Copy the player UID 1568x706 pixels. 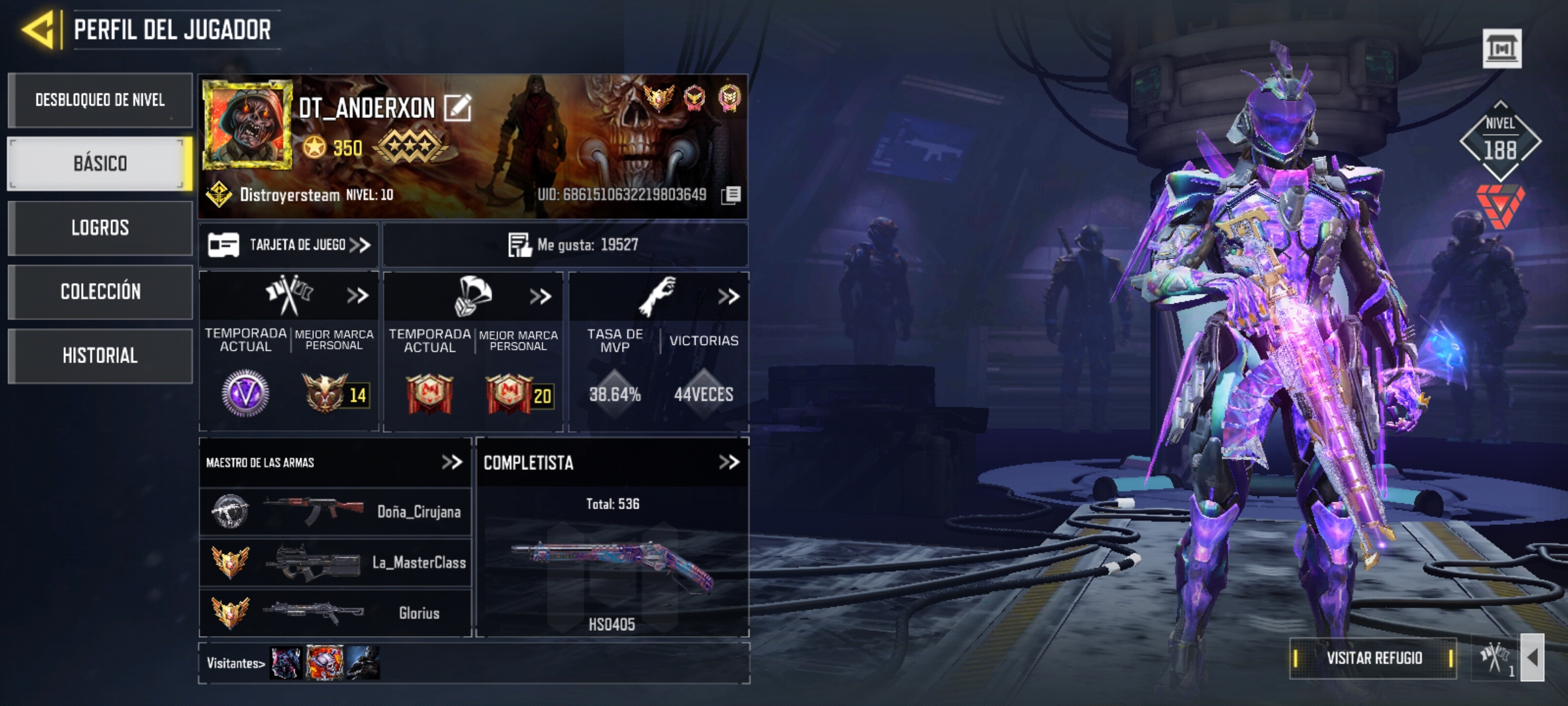point(731,195)
